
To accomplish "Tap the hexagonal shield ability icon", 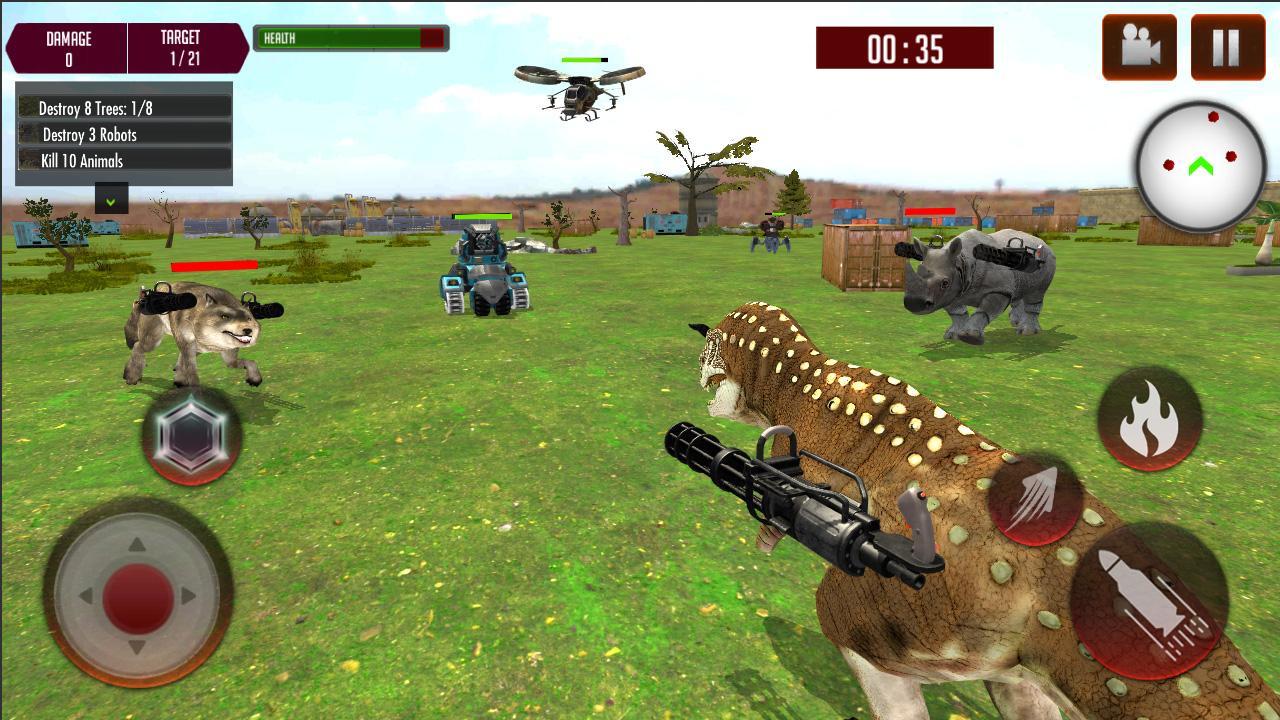I will pyautogui.click(x=192, y=432).
